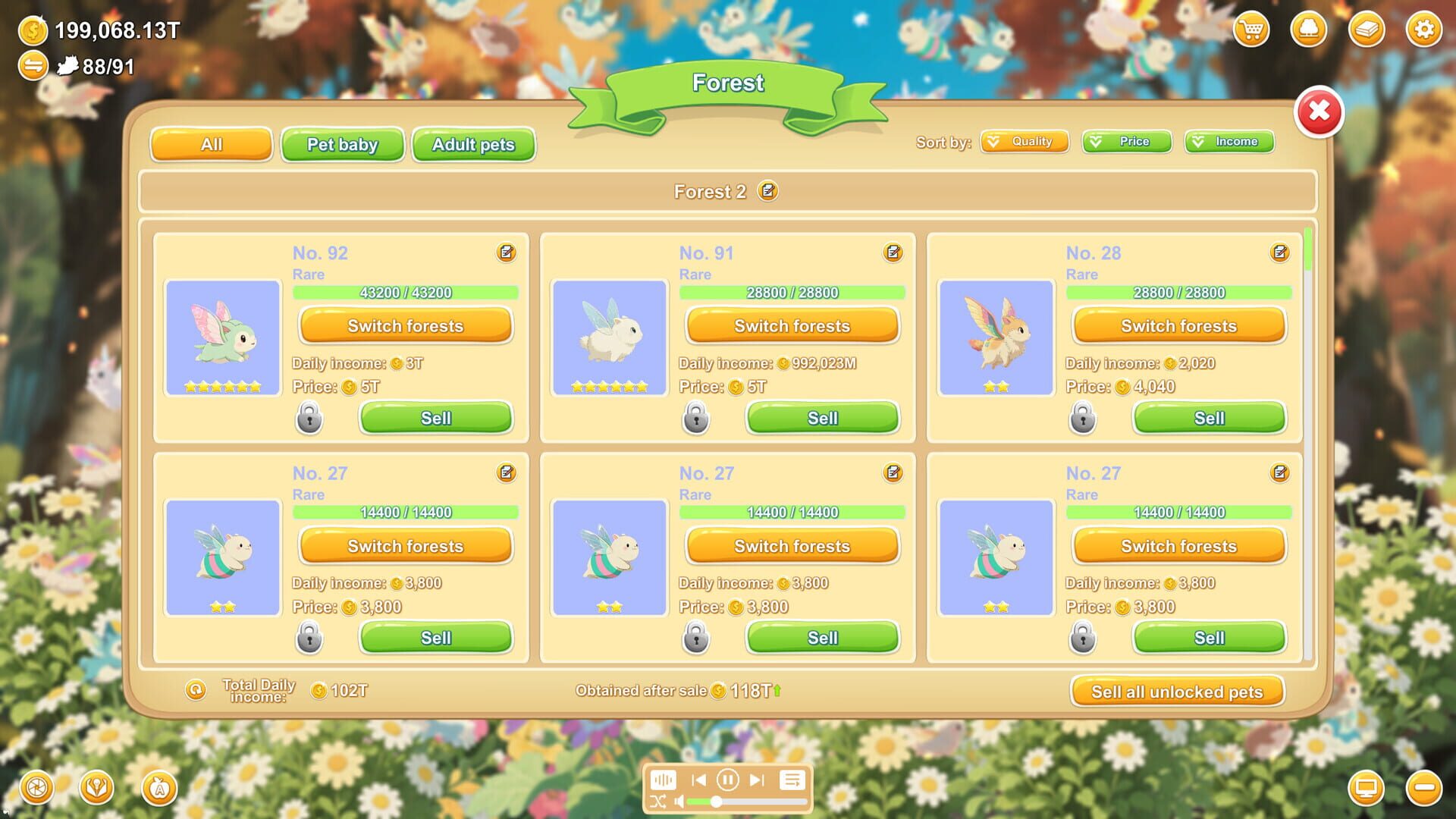Edit the Forest 2 name with pencil icon
Image resolution: width=1456 pixels, height=819 pixels.
point(767,192)
